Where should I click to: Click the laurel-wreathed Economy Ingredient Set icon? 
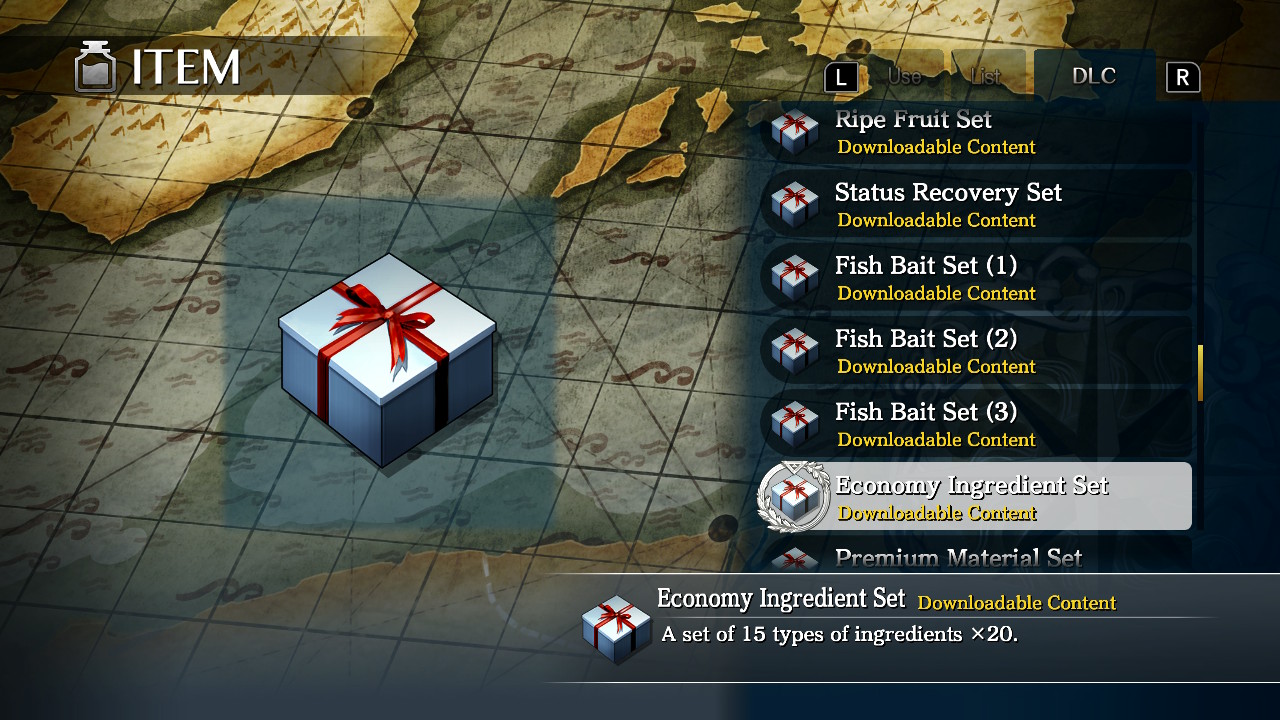[x=793, y=497]
